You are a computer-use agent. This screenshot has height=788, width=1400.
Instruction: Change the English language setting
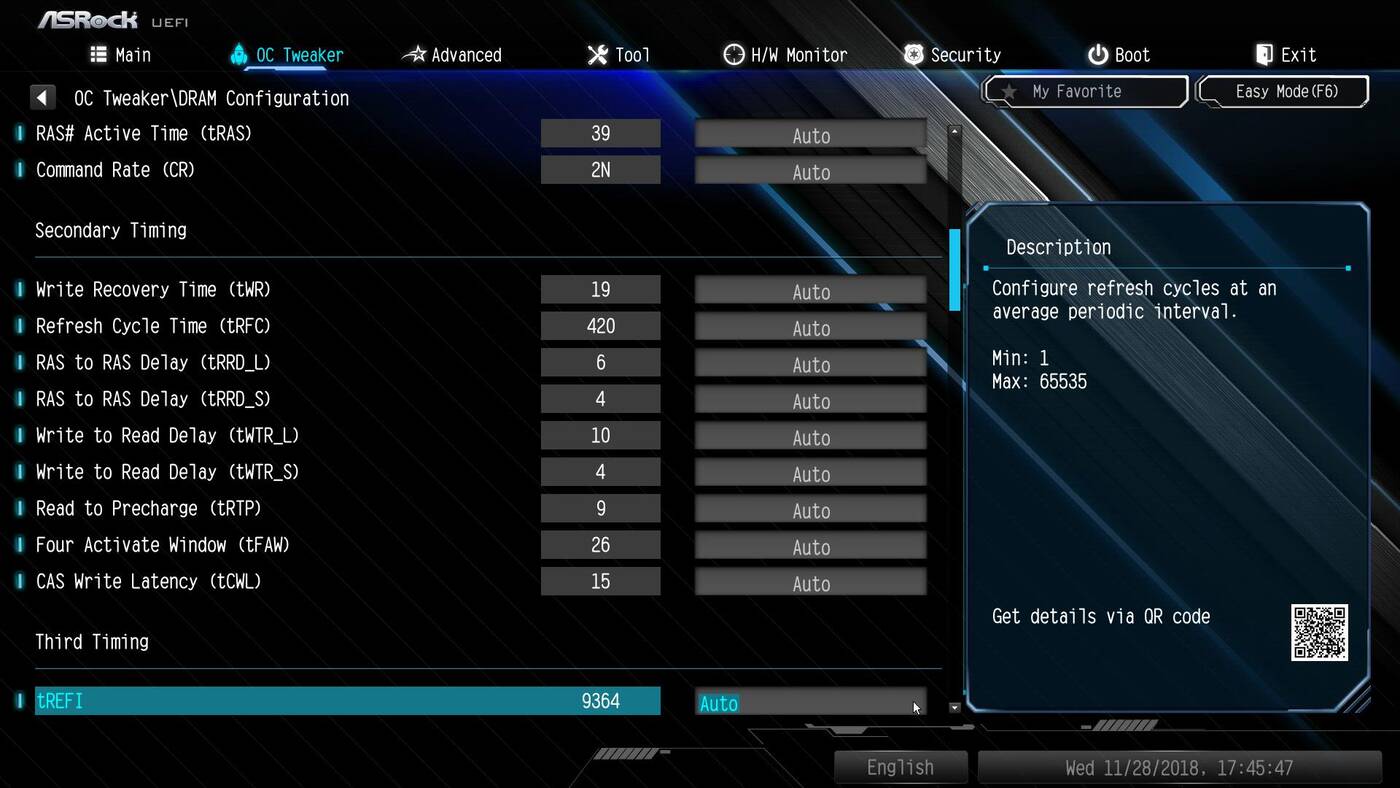pyautogui.click(x=900, y=768)
